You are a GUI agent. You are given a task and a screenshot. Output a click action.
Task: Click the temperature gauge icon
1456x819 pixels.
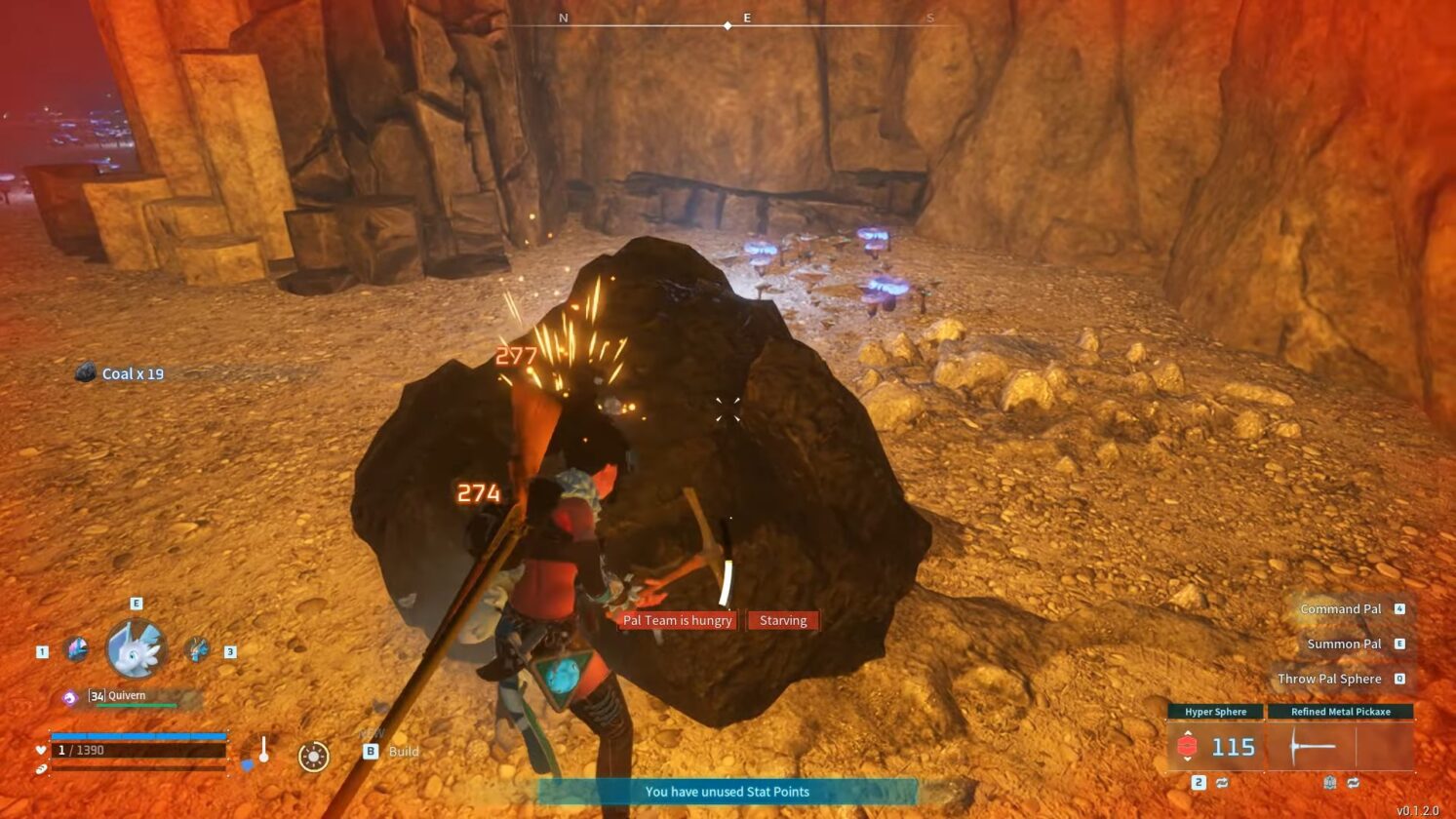tap(261, 752)
